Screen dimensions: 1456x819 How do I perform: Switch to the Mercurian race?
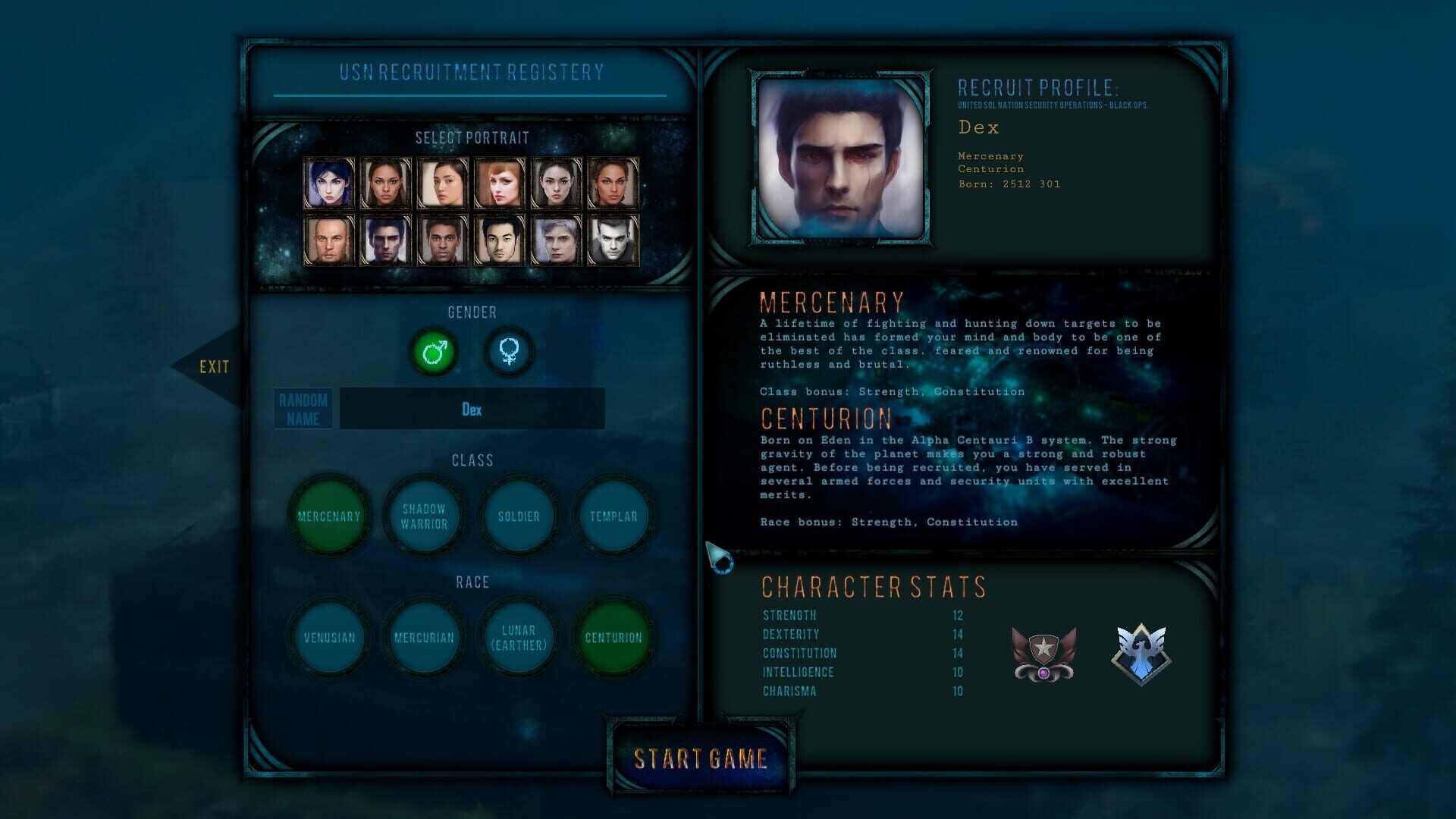point(423,638)
